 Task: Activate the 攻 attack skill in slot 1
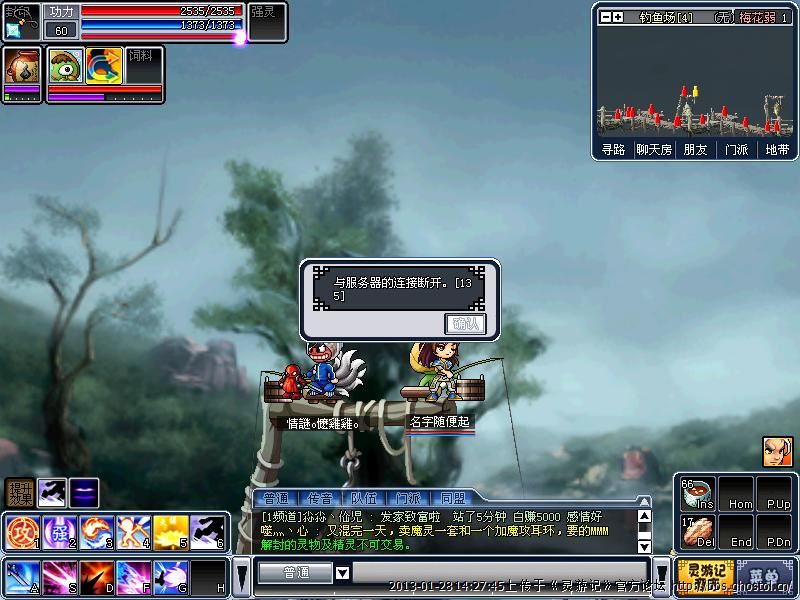21,530
